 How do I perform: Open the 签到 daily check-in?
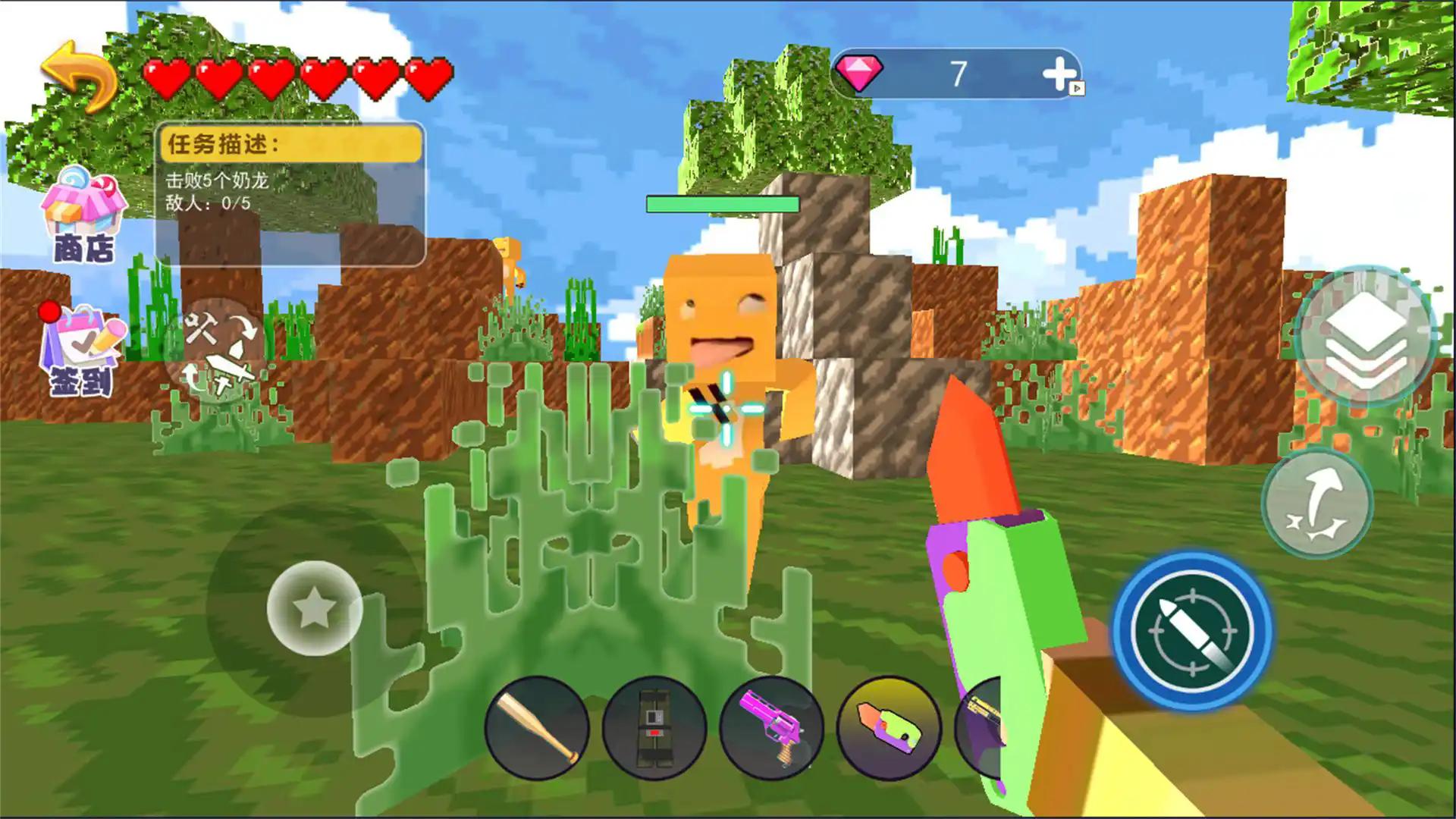click(82, 350)
